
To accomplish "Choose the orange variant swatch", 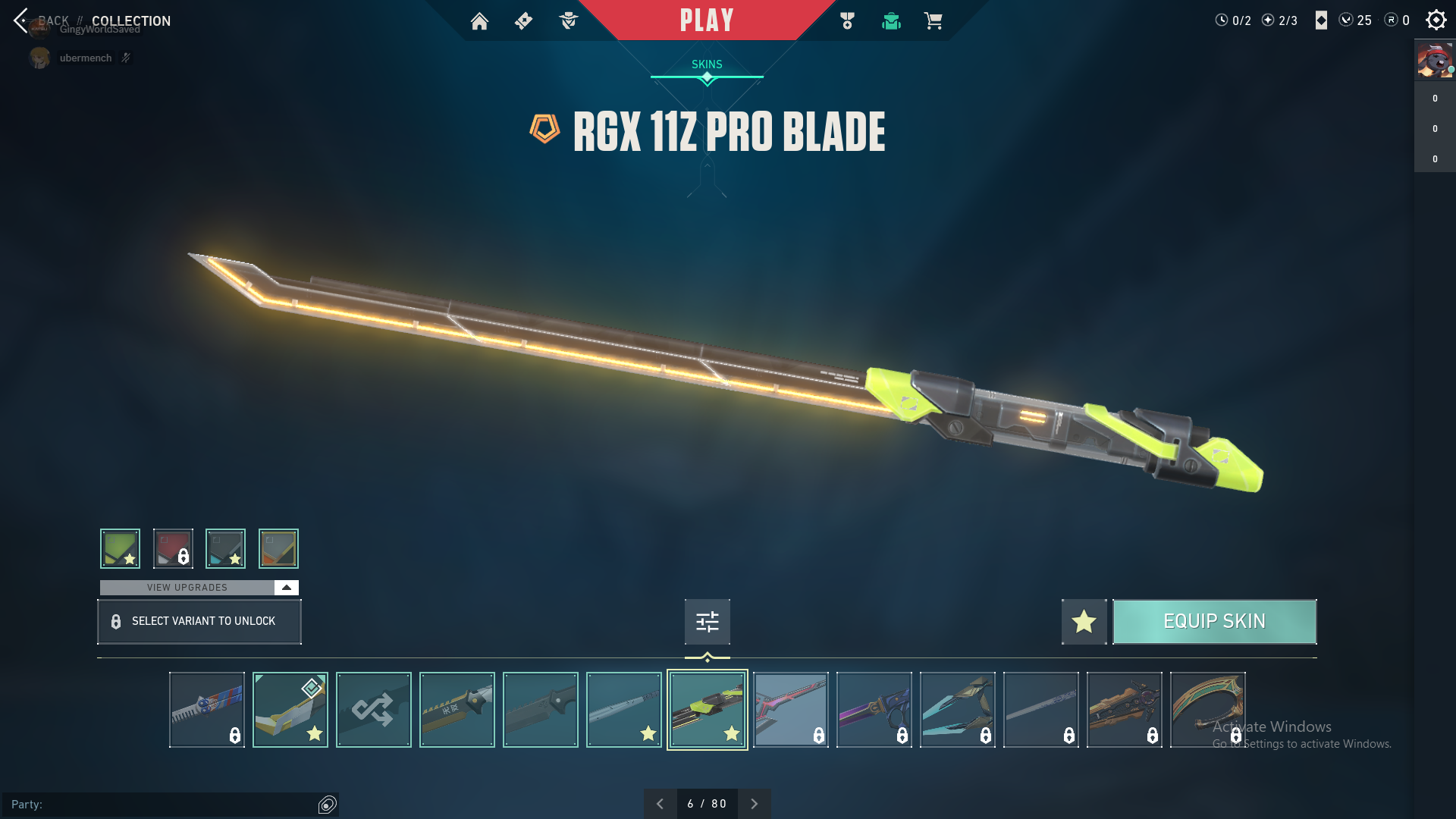I will pyautogui.click(x=278, y=548).
